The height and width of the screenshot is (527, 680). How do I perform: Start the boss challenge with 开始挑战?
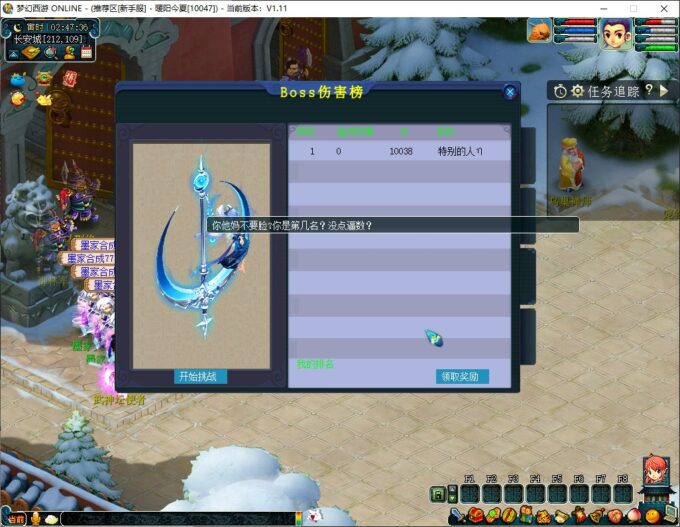(201, 377)
